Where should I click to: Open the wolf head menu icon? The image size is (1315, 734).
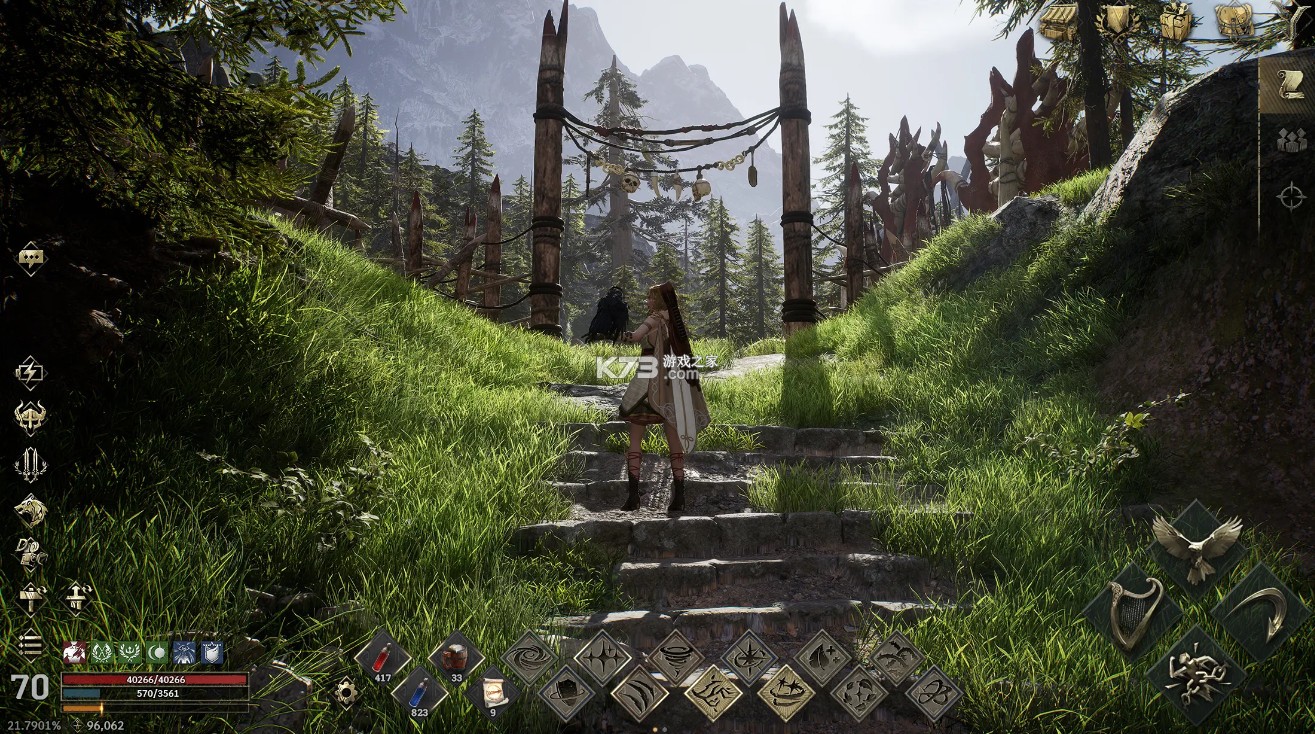tap(30, 511)
